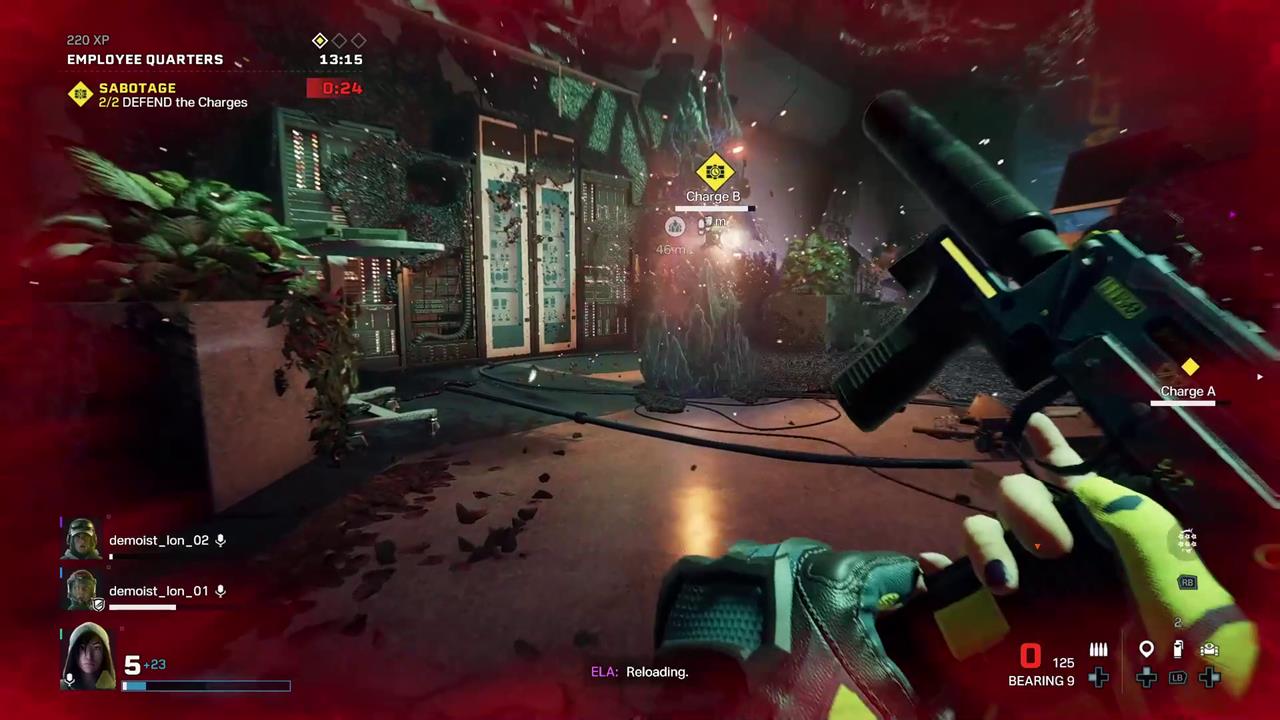Click the Charge B objective marker

coord(714,172)
